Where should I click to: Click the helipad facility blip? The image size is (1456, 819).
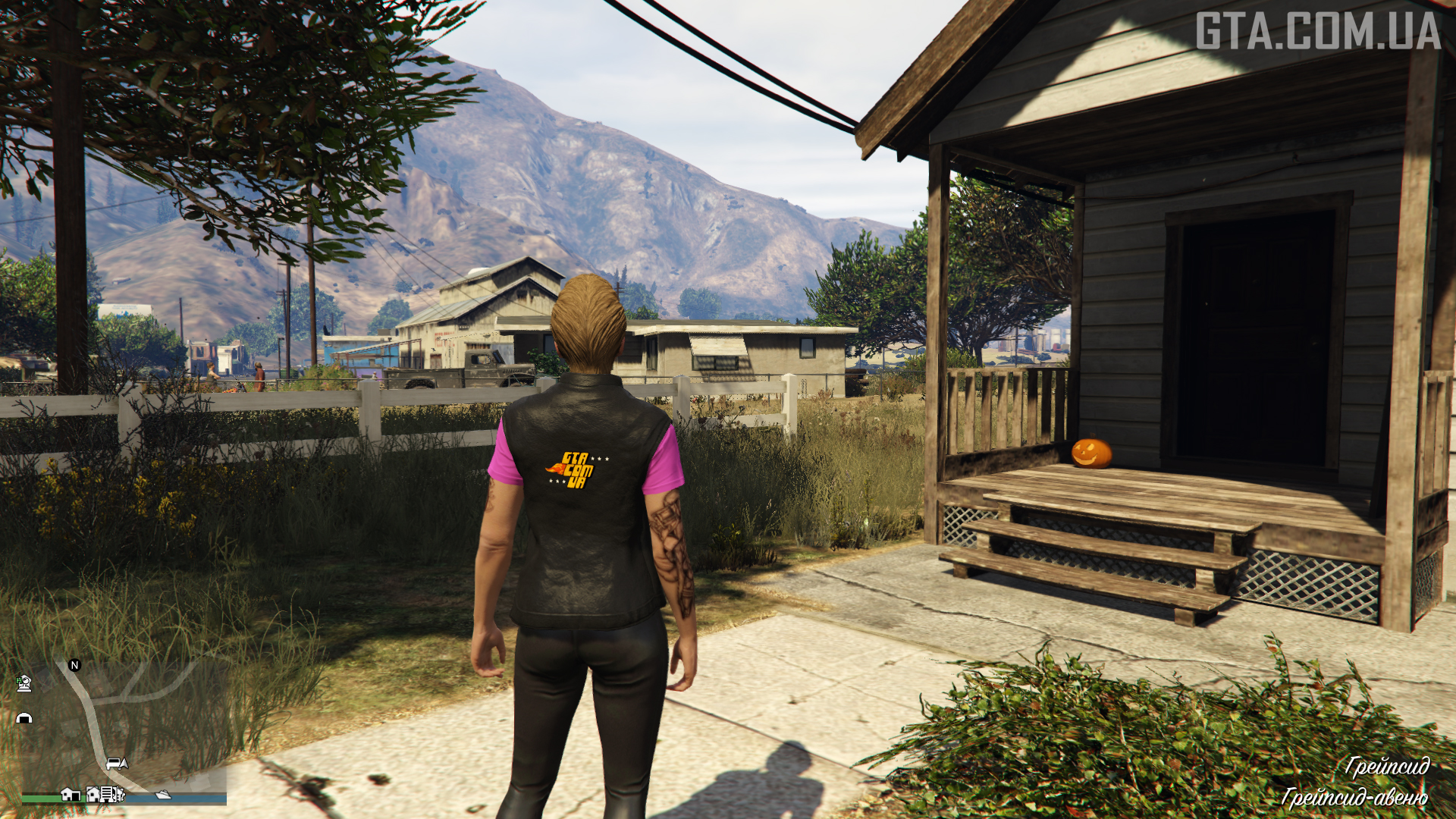pyautogui.click(x=24, y=683)
